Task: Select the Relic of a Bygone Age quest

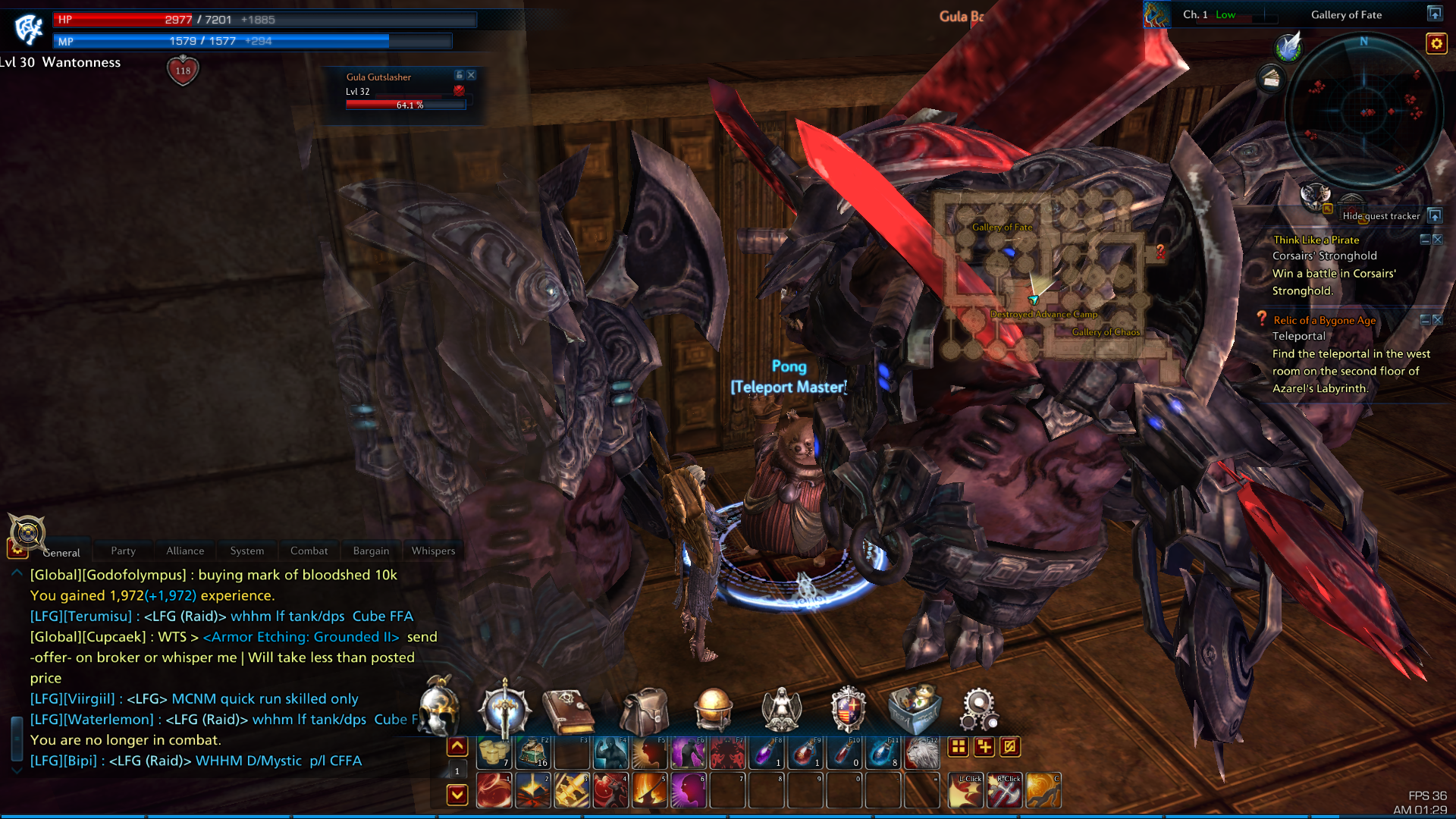Action: (x=1324, y=321)
